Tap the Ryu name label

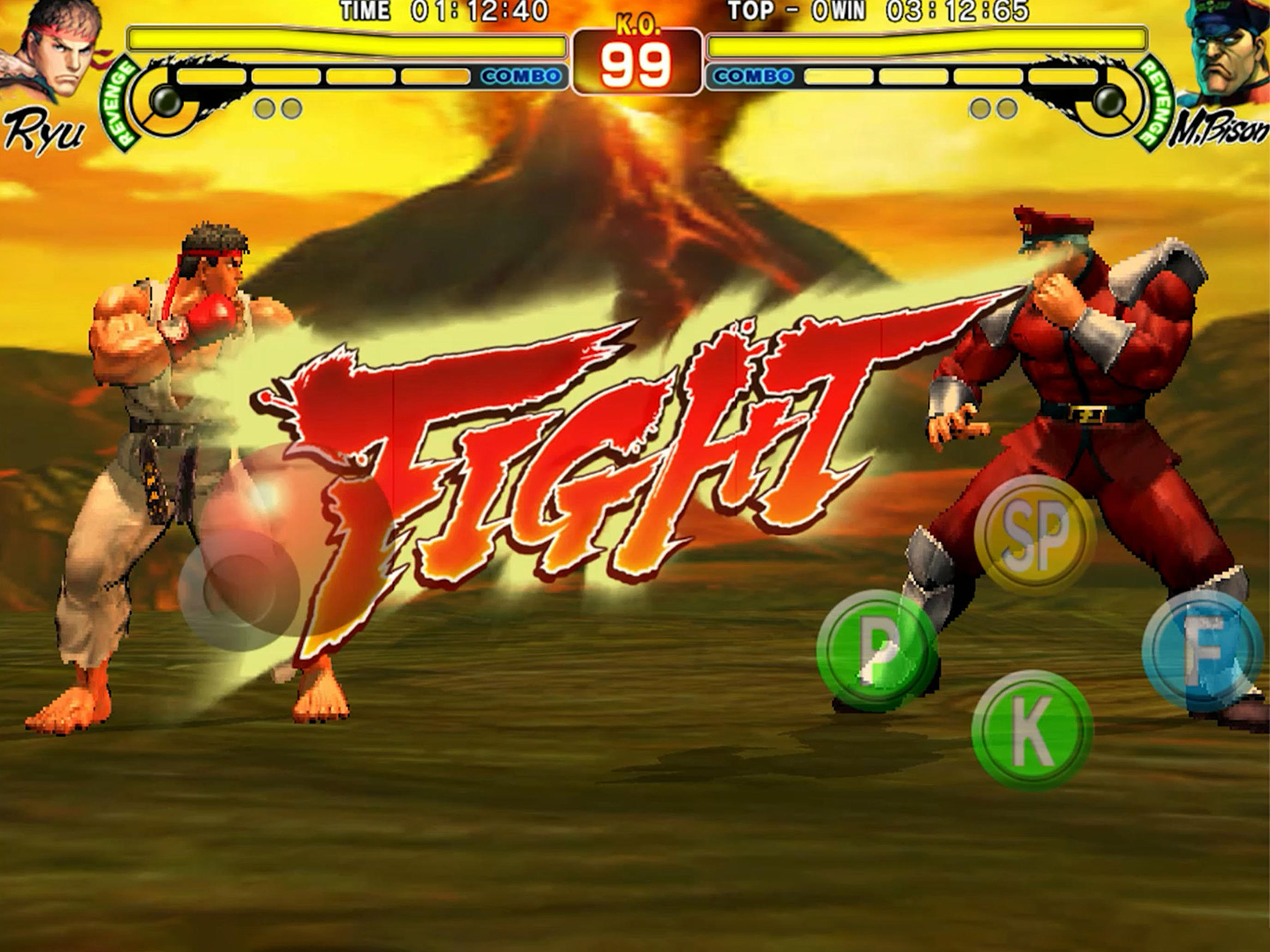43,129
